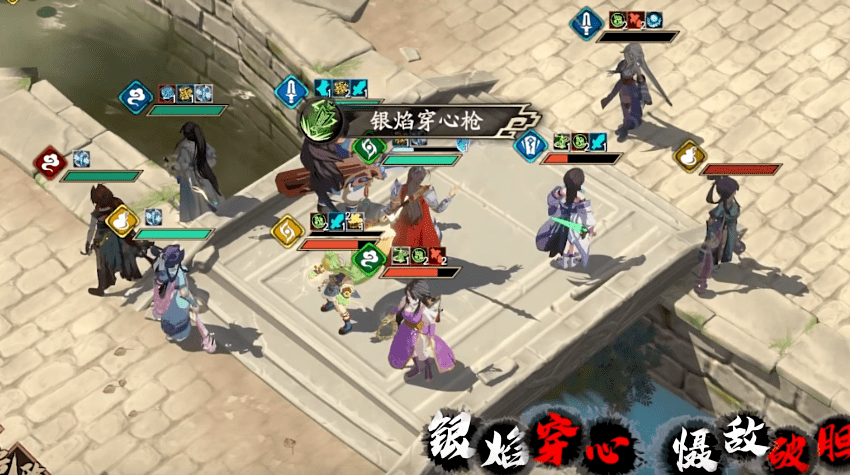Click the green spear skill icon beside 银焰穿心枪
850x475 pixels.
click(x=321, y=122)
